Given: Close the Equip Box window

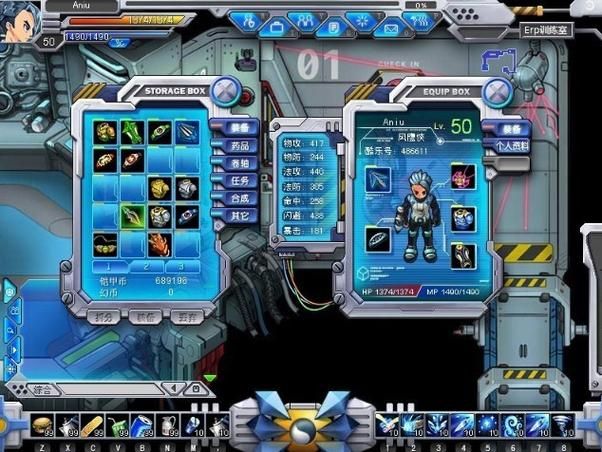Looking at the screenshot, I should [x=497, y=92].
